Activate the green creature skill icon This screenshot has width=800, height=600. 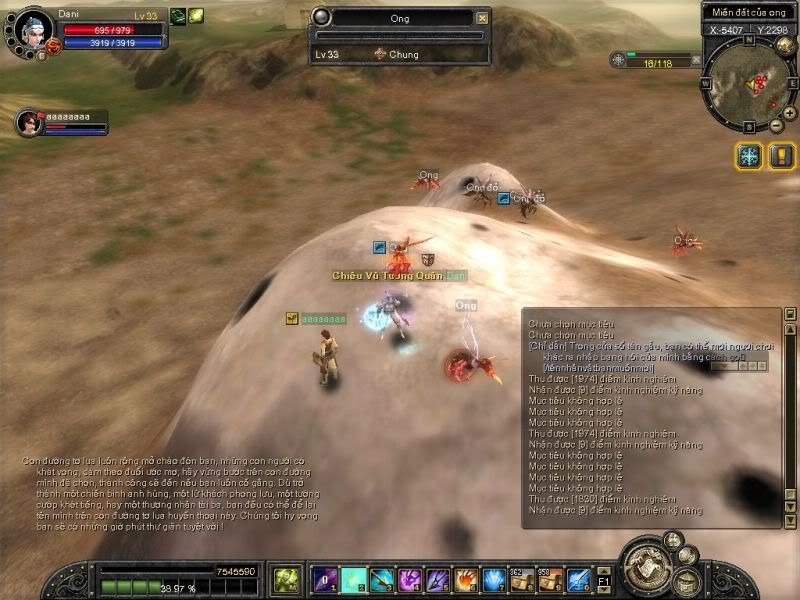tap(287, 580)
